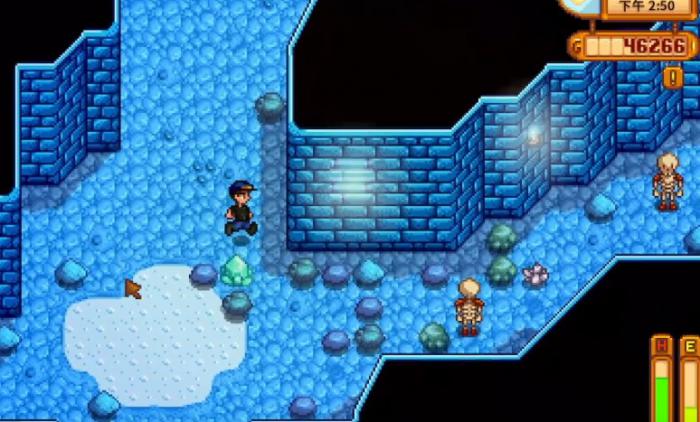The height and width of the screenshot is (422, 700).
Task: Open the quest journal exclamation icon
Action: click(672, 76)
